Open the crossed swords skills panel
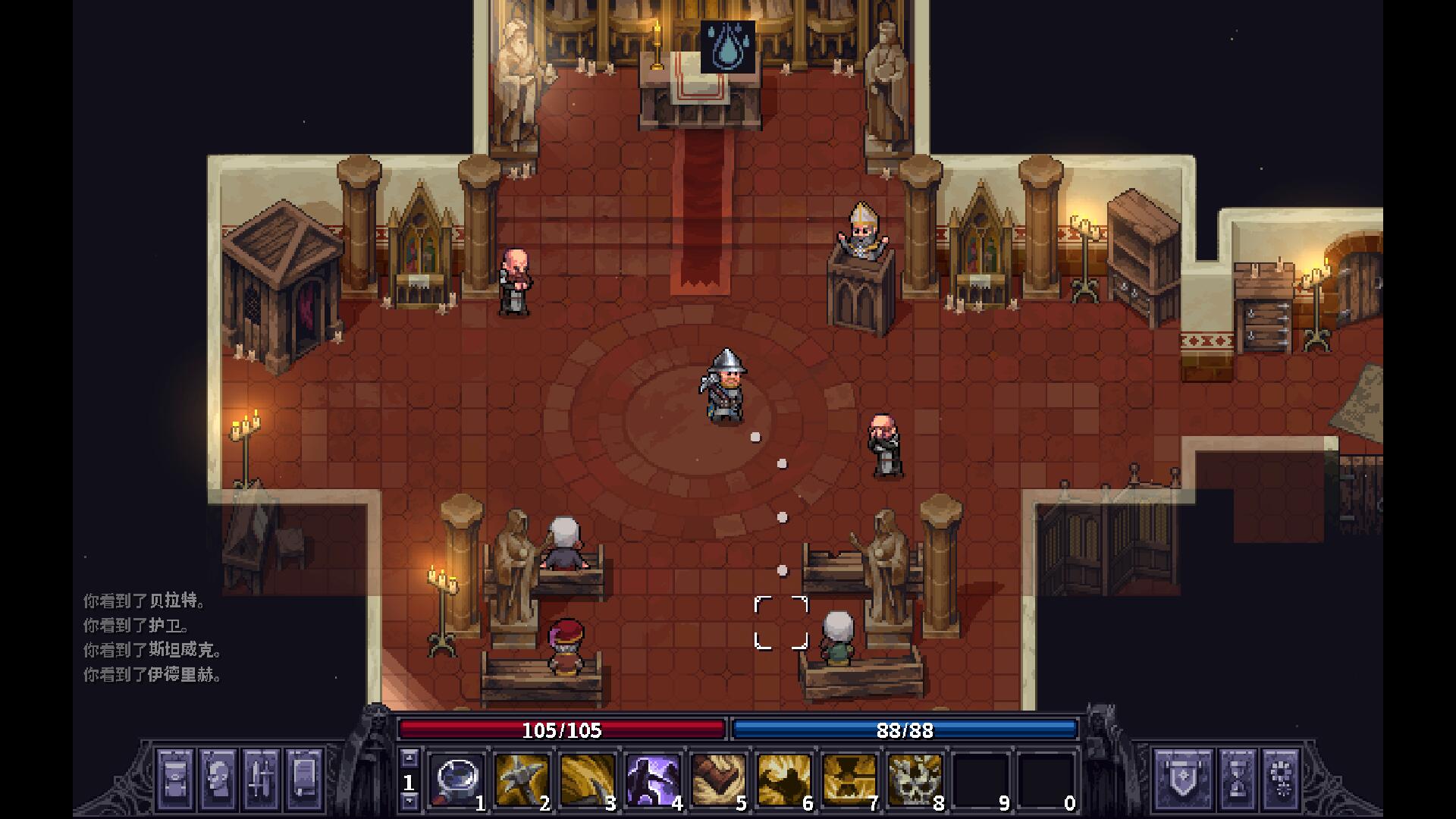 click(x=261, y=779)
